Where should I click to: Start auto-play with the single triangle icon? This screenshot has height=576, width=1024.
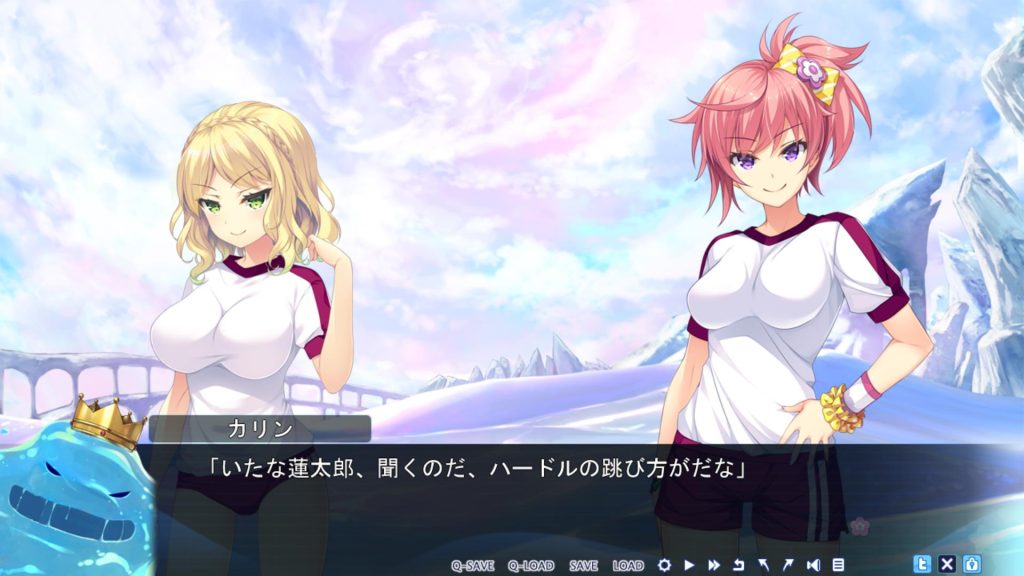pyautogui.click(x=689, y=565)
